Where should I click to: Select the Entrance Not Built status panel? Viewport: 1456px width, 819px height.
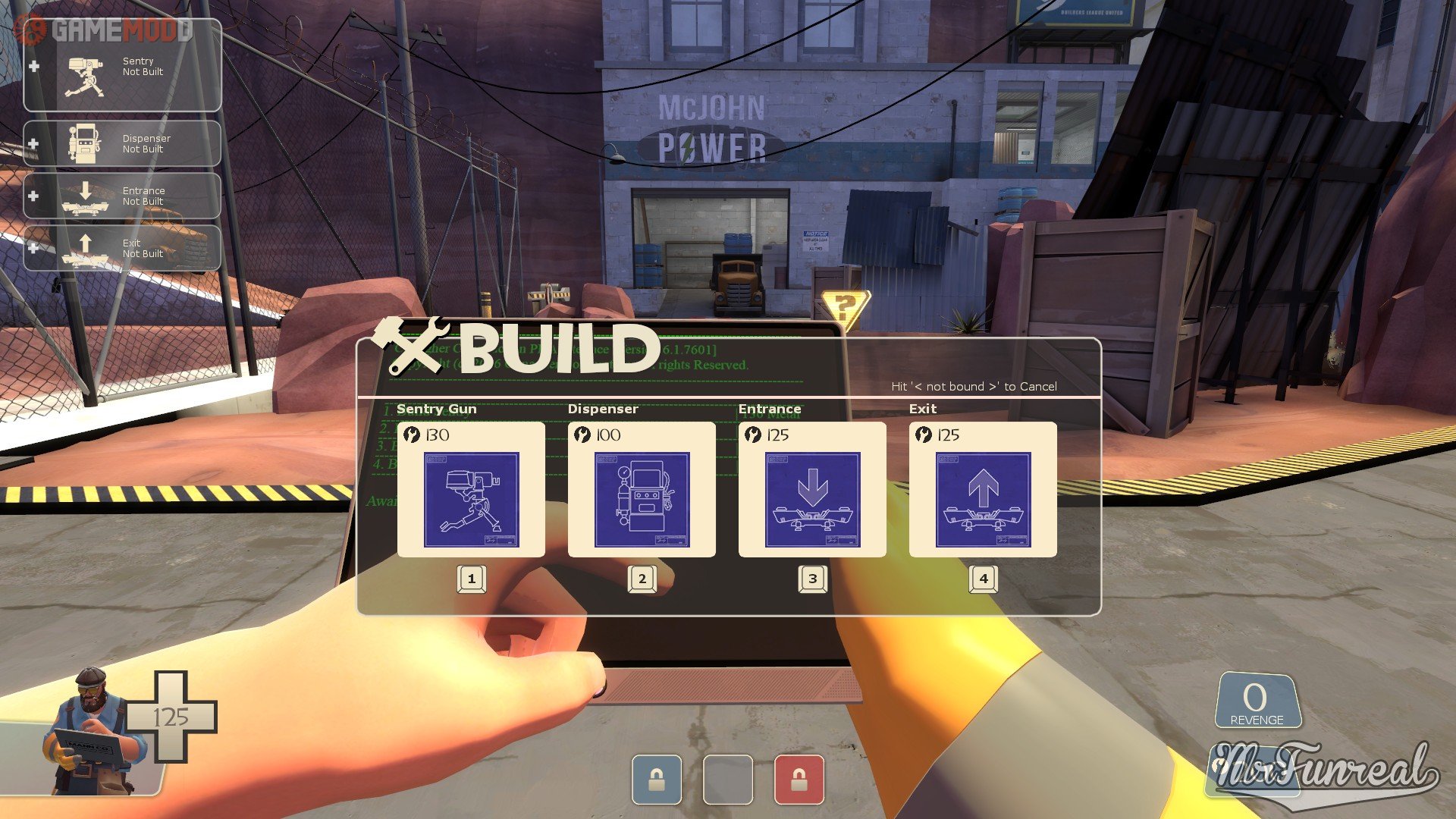pyautogui.click(x=122, y=196)
